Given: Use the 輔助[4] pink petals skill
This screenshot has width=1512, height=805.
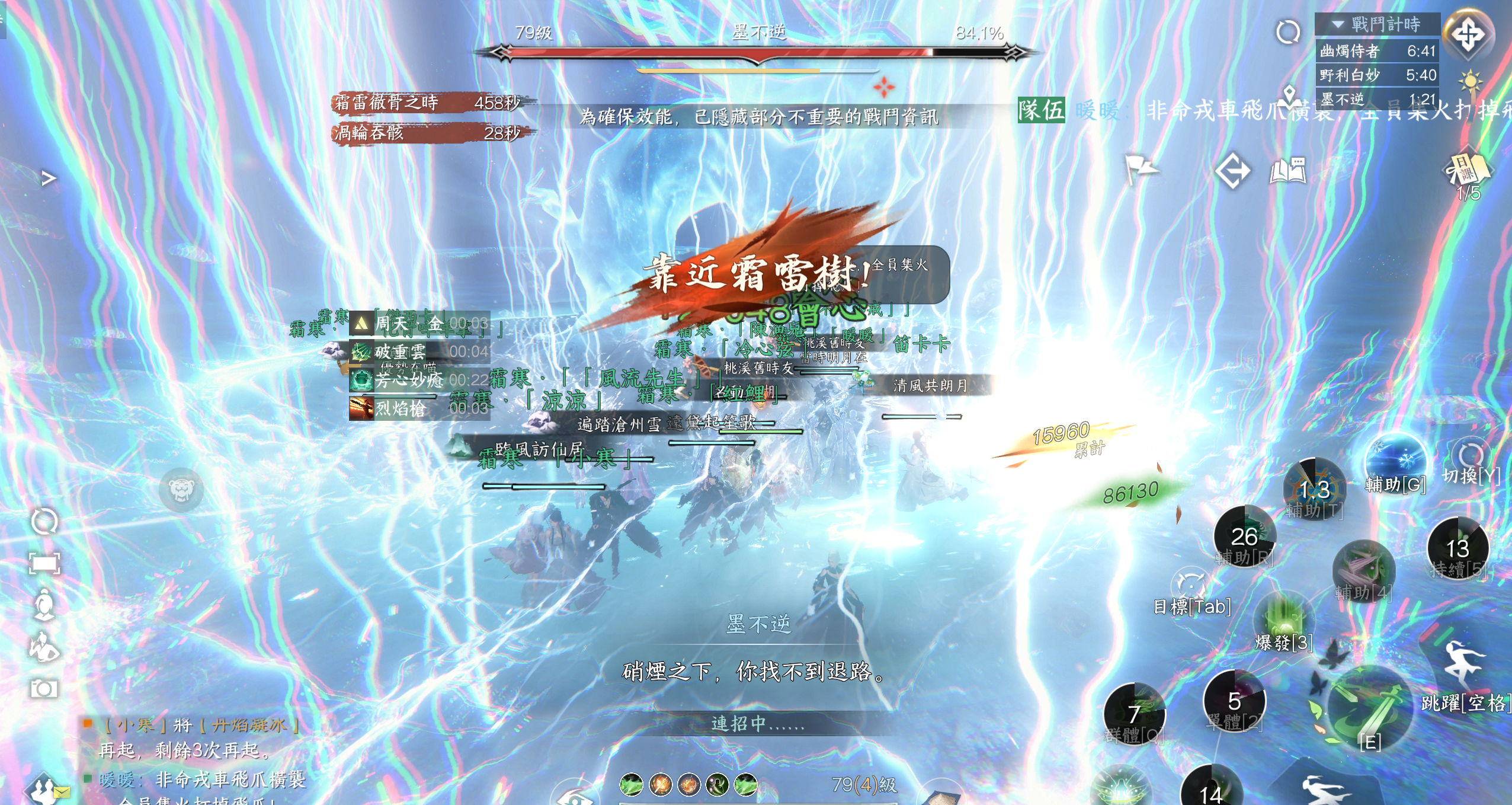Looking at the screenshot, I should 1363,570.
